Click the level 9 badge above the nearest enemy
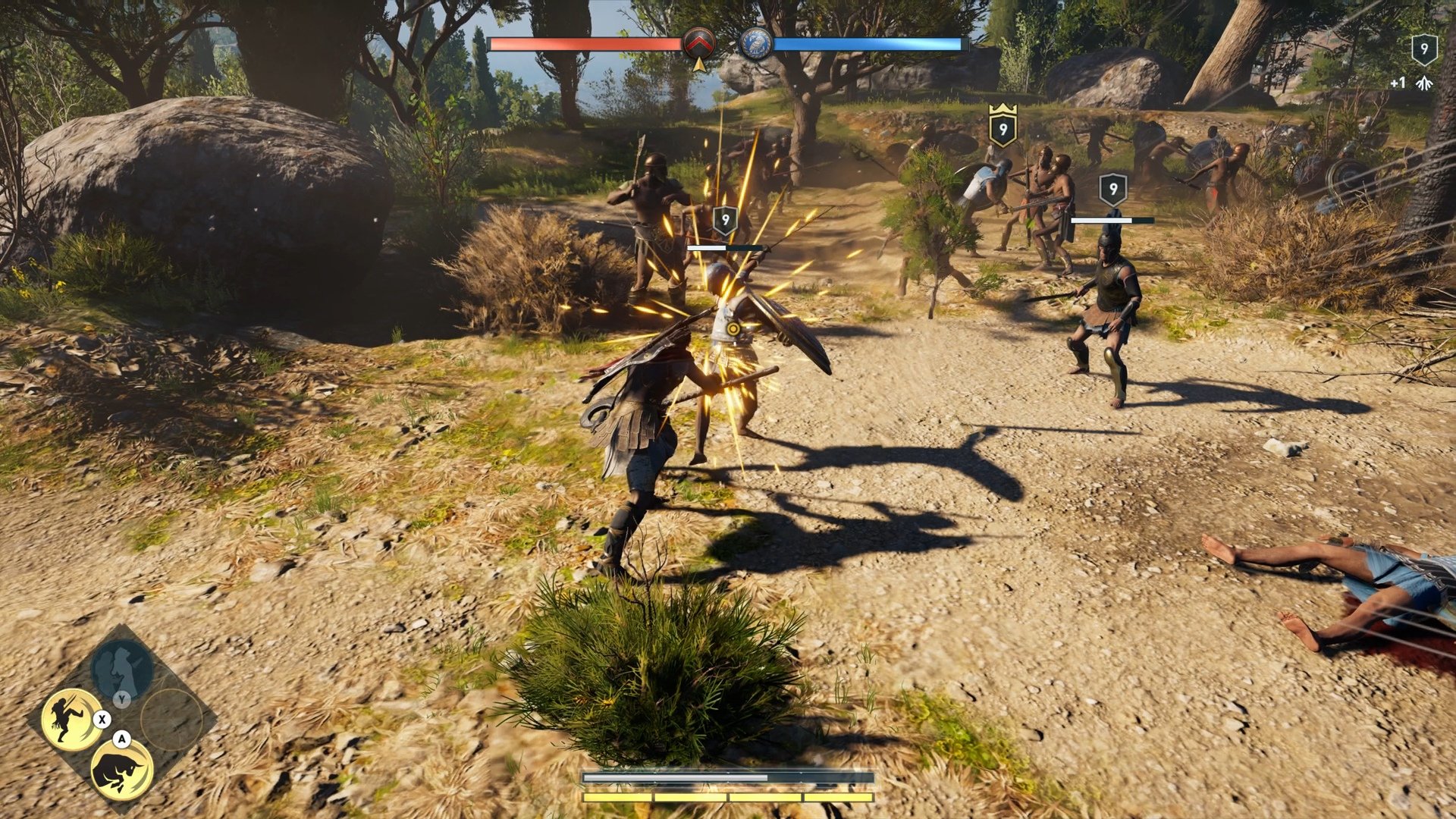The width and height of the screenshot is (1456, 819). point(723,221)
